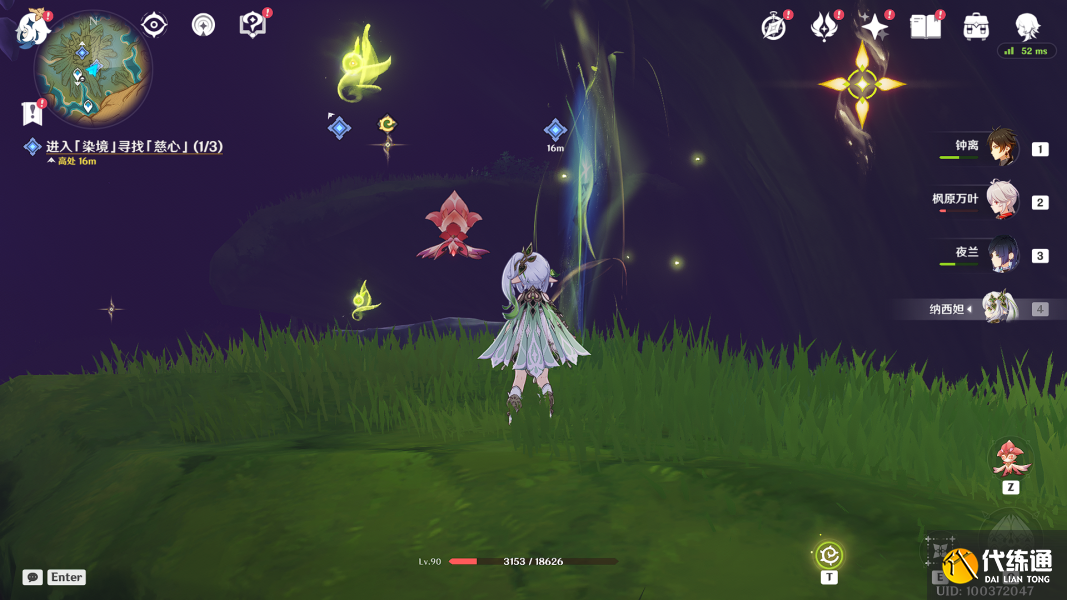Open the backpack inventory
This screenshot has height=600, width=1067.
pyautogui.click(x=976, y=27)
